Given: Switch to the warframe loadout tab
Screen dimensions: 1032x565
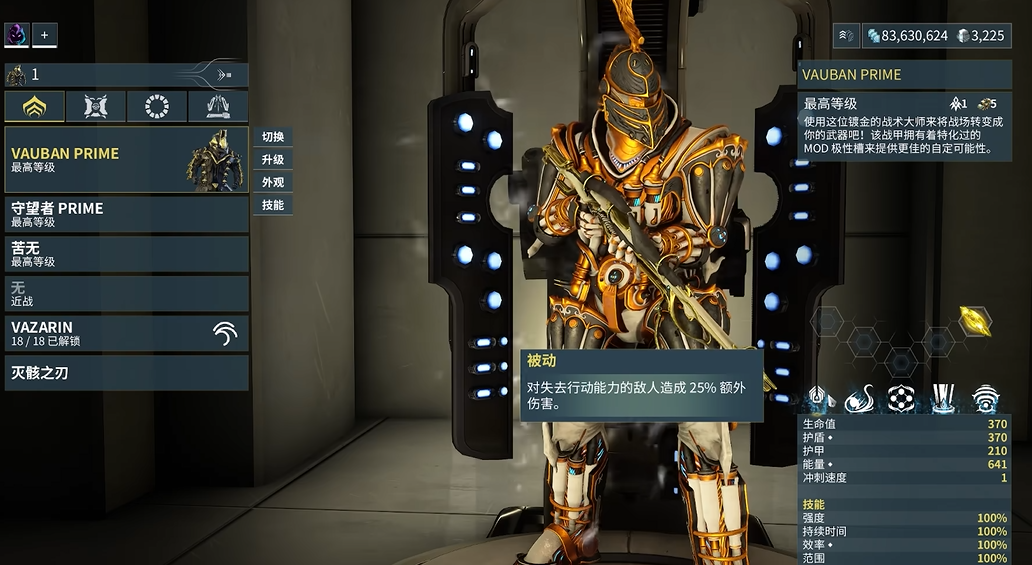Looking at the screenshot, I should (x=35, y=106).
